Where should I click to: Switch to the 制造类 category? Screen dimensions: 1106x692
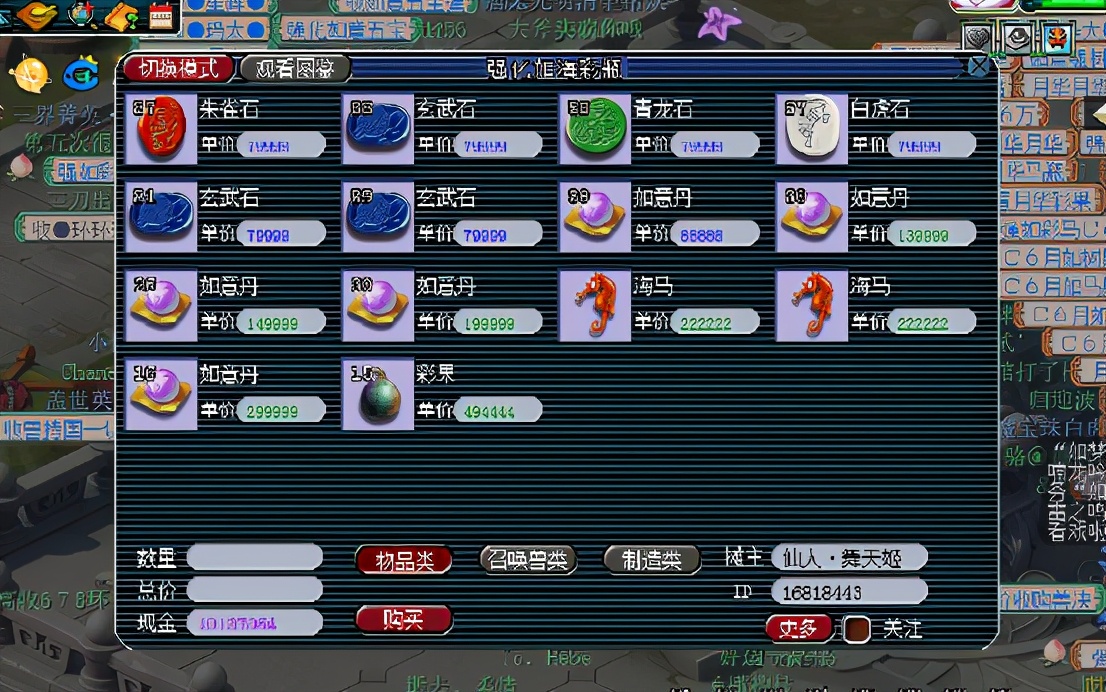click(652, 560)
